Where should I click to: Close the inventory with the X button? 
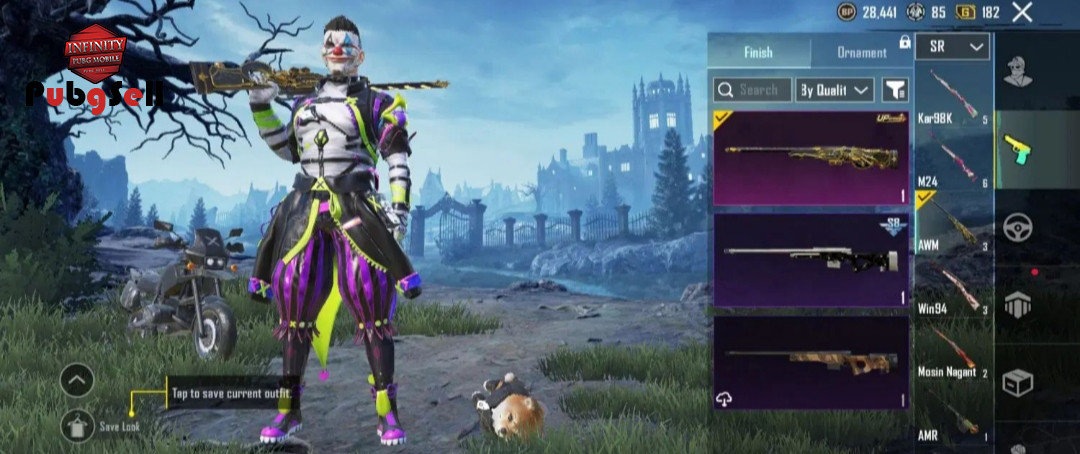coord(1021,12)
